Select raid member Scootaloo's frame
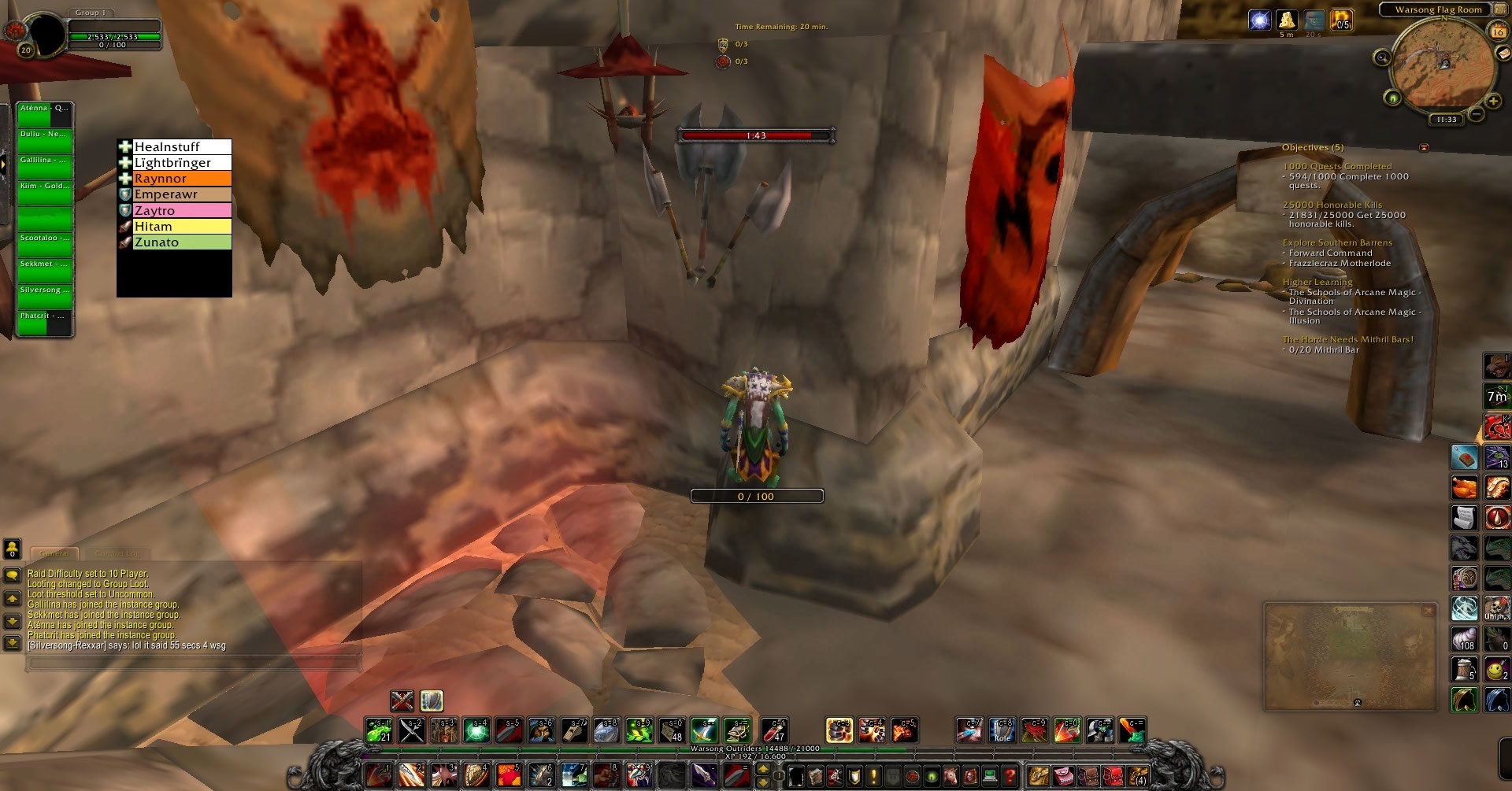This screenshot has height=791, width=1512. (x=45, y=245)
